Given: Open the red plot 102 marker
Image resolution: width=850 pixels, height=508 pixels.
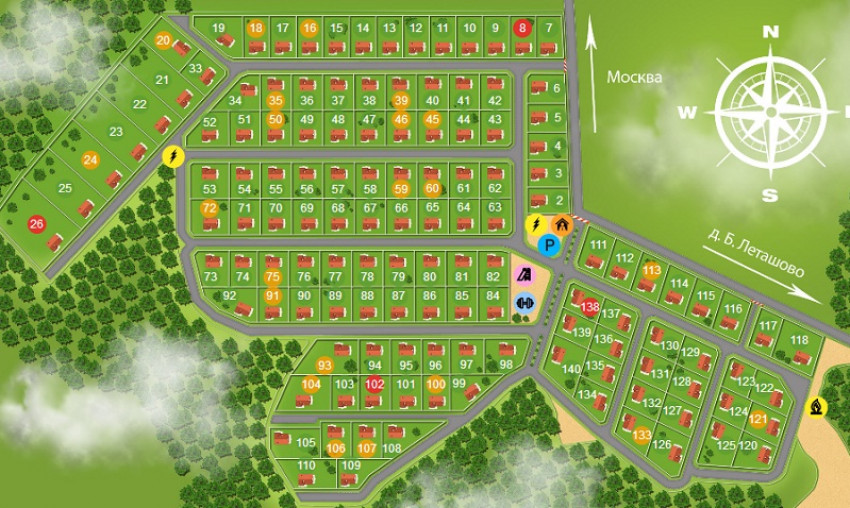Looking at the screenshot, I should click(375, 384).
